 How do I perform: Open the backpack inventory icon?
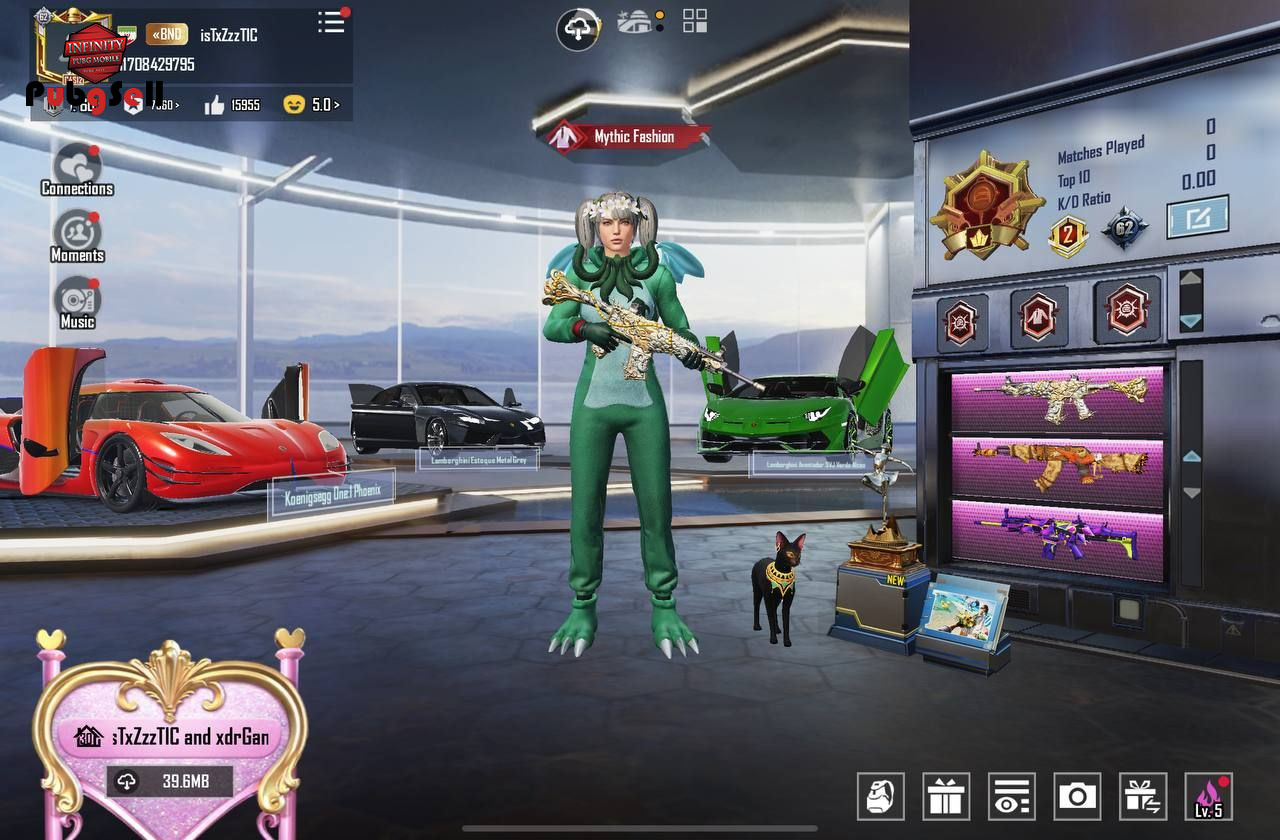coord(880,796)
